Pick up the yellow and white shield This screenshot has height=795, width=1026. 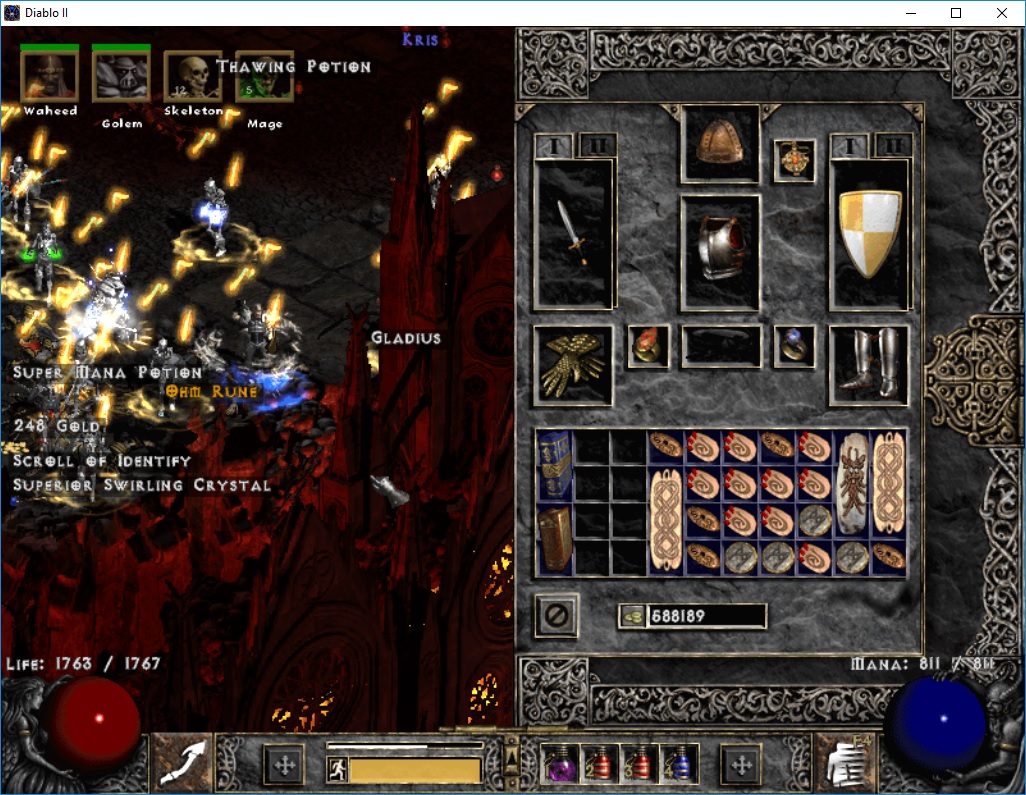[x=869, y=233]
